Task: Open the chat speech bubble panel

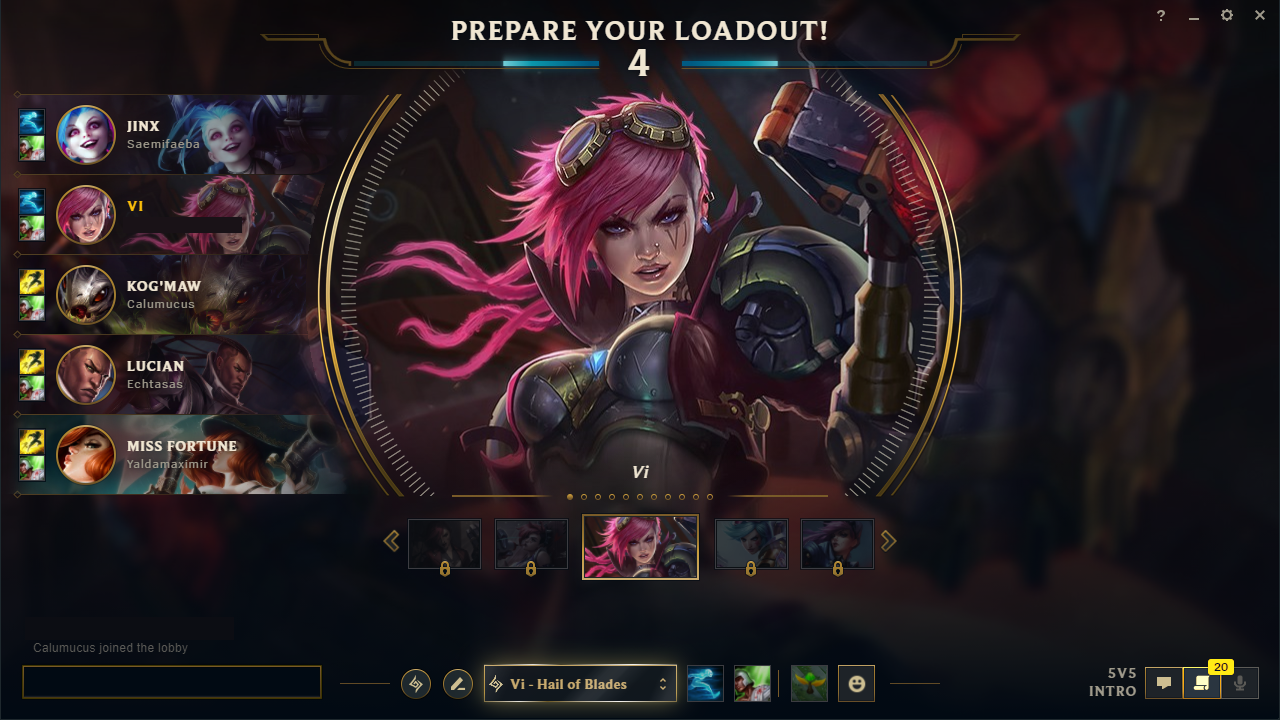Action: 1164,684
